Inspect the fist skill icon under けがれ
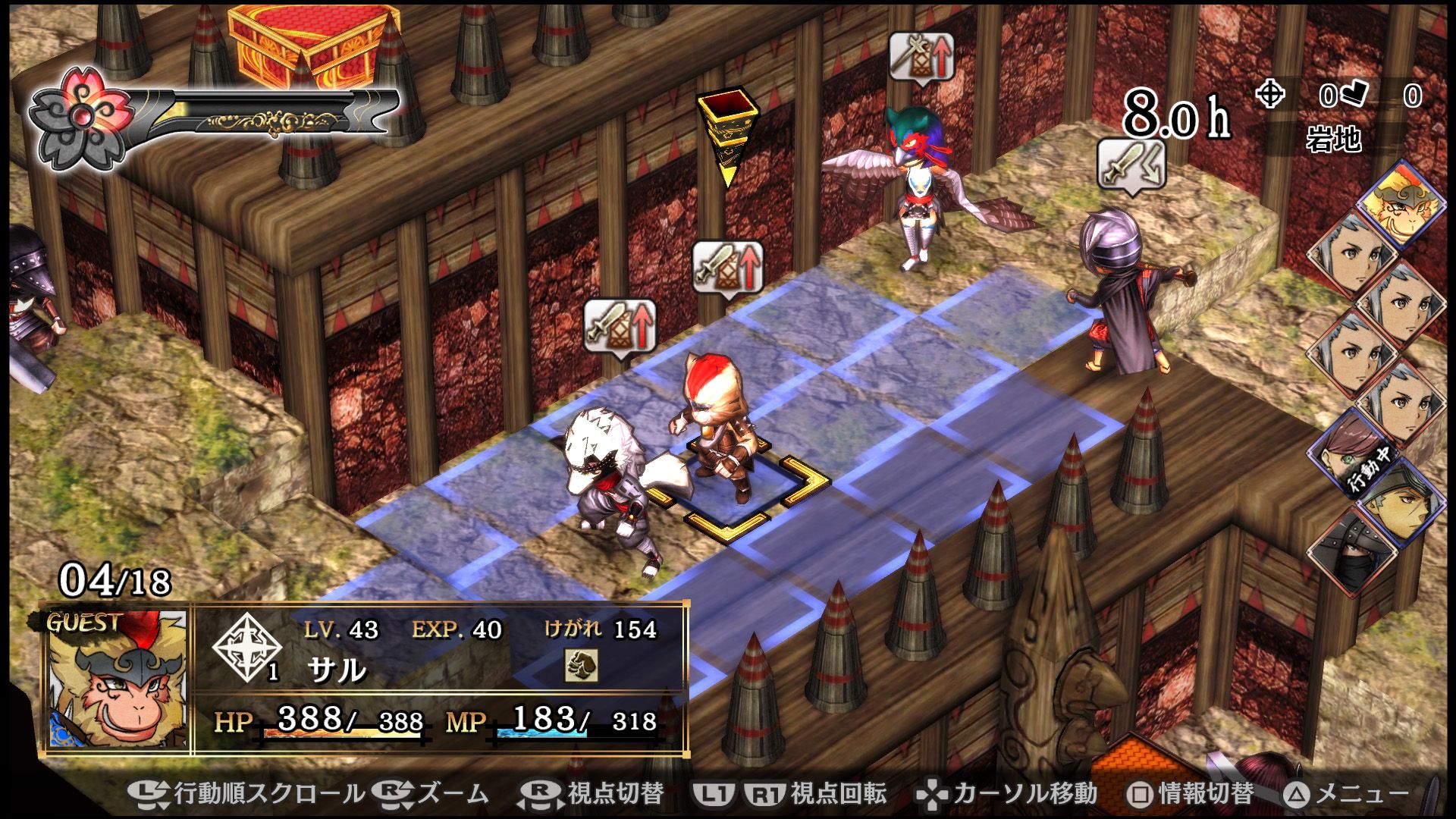This screenshot has height=819, width=1456. [581, 667]
